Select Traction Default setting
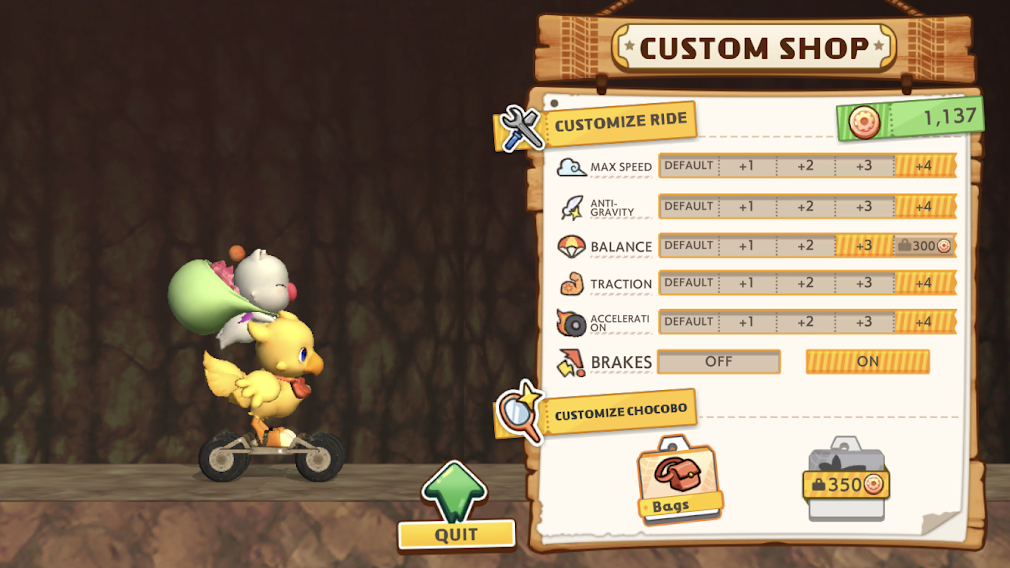1010x568 pixels. click(689, 283)
